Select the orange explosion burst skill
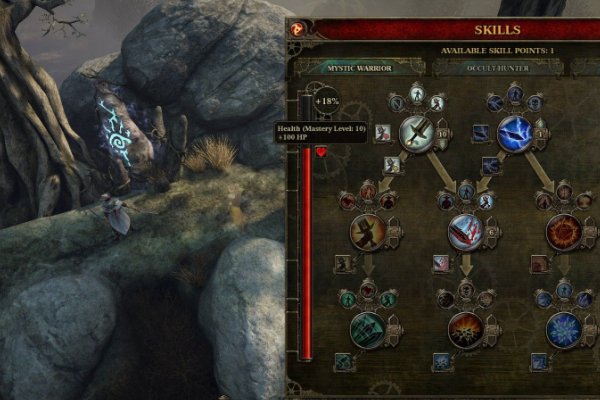This screenshot has height=400, width=600. pyautogui.click(x=466, y=330)
